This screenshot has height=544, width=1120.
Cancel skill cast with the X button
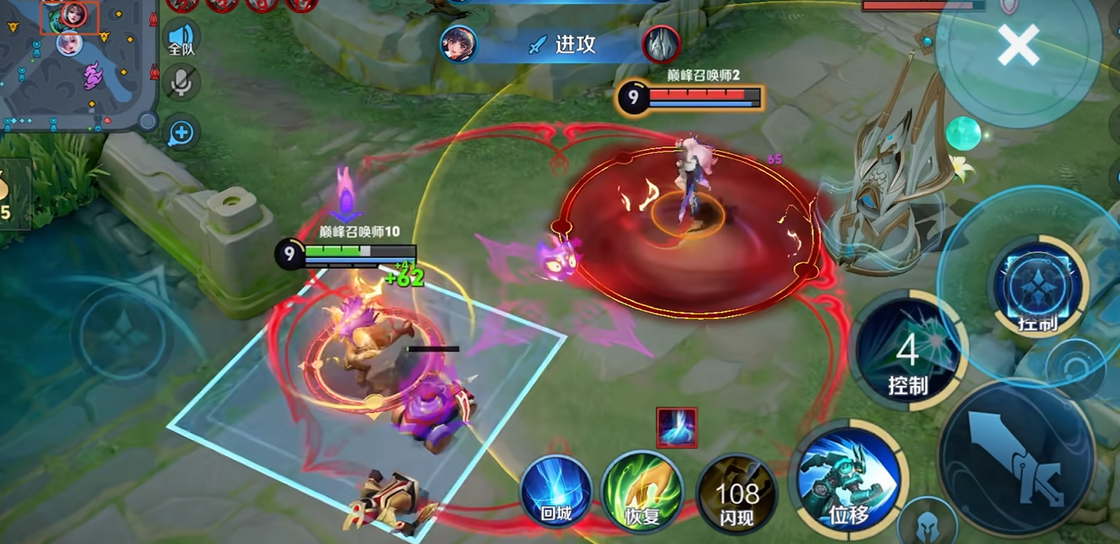click(1018, 46)
